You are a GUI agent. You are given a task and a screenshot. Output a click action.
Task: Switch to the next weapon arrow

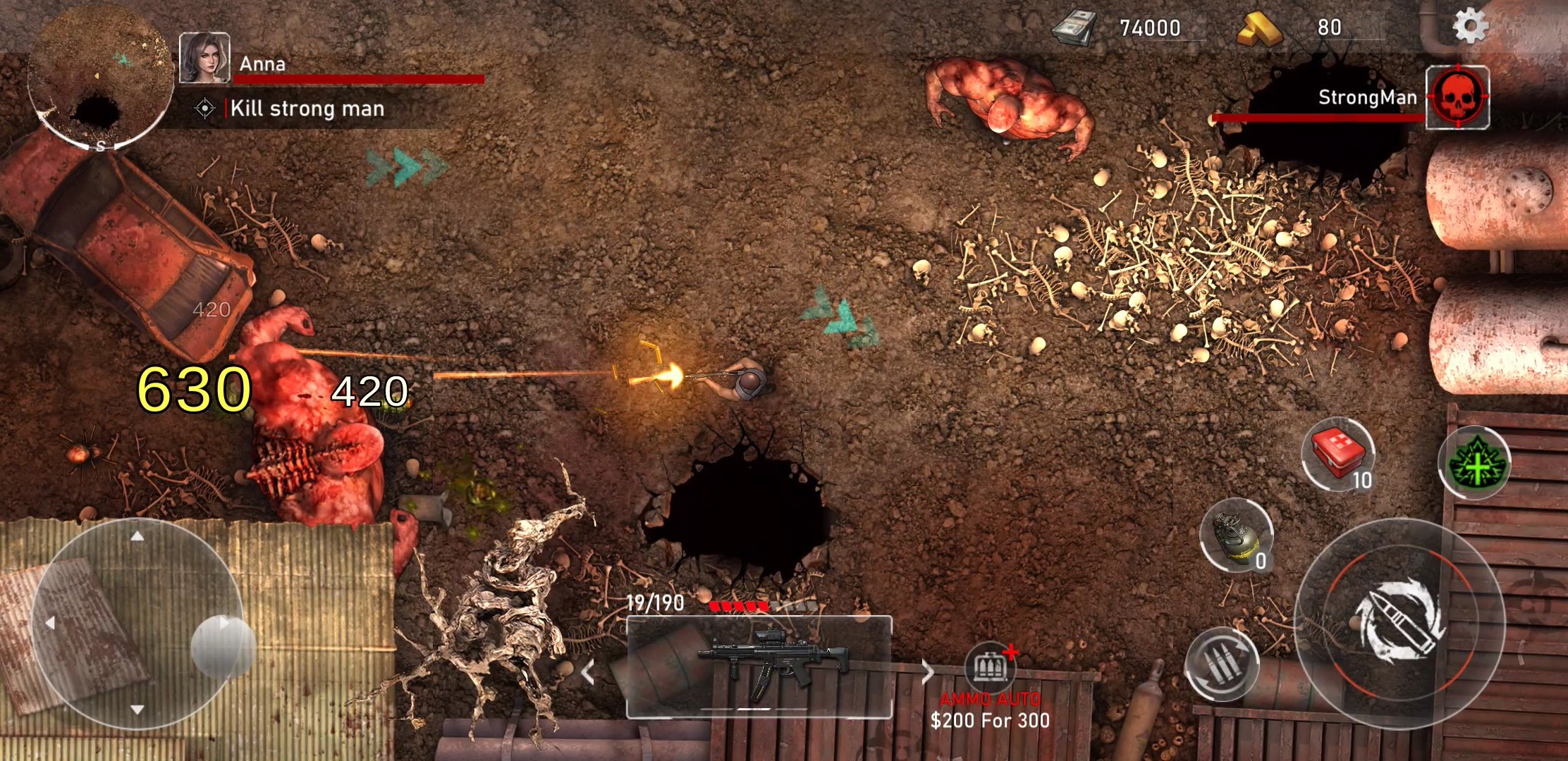tap(927, 672)
